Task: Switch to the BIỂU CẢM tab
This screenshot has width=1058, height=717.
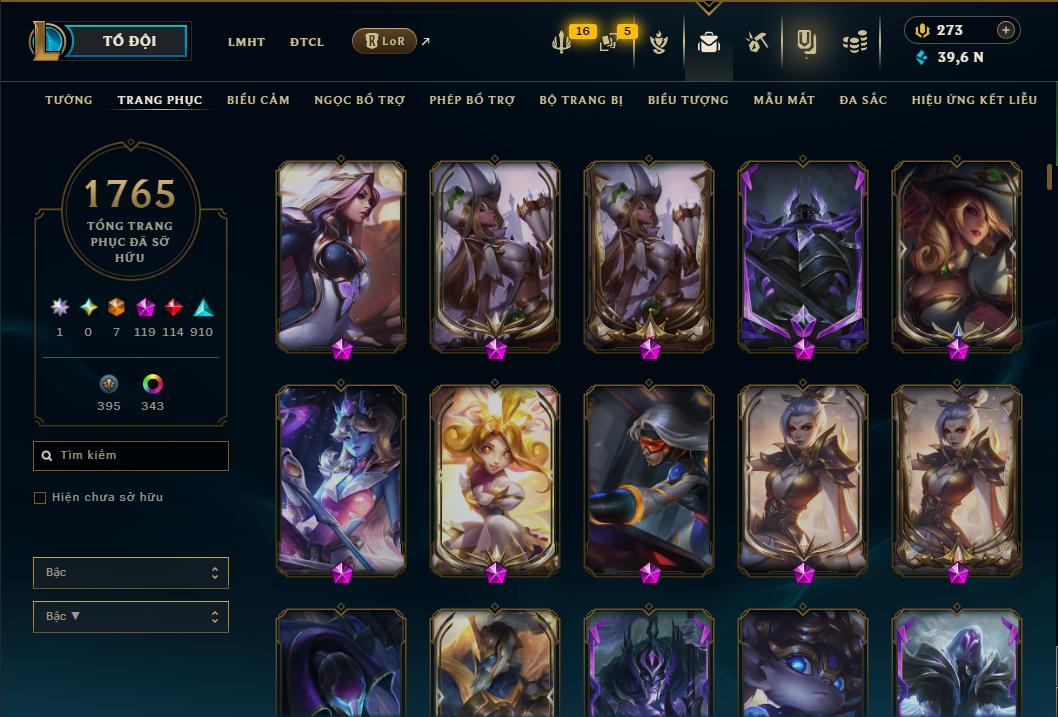Action: coord(258,100)
